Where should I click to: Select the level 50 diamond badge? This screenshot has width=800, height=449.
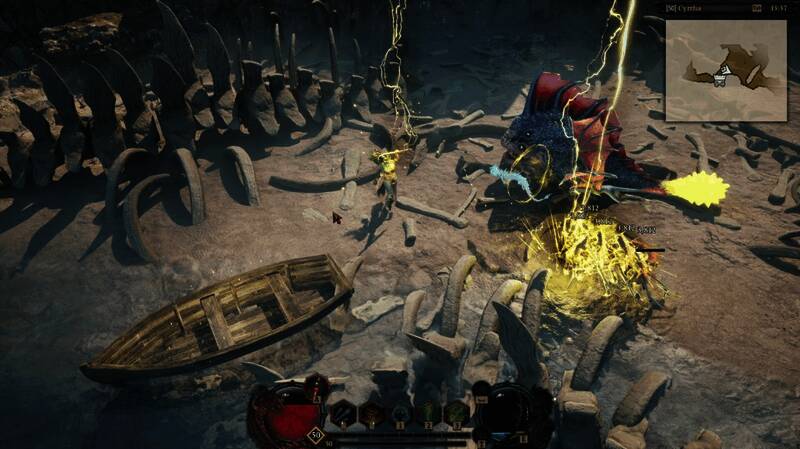(x=316, y=435)
